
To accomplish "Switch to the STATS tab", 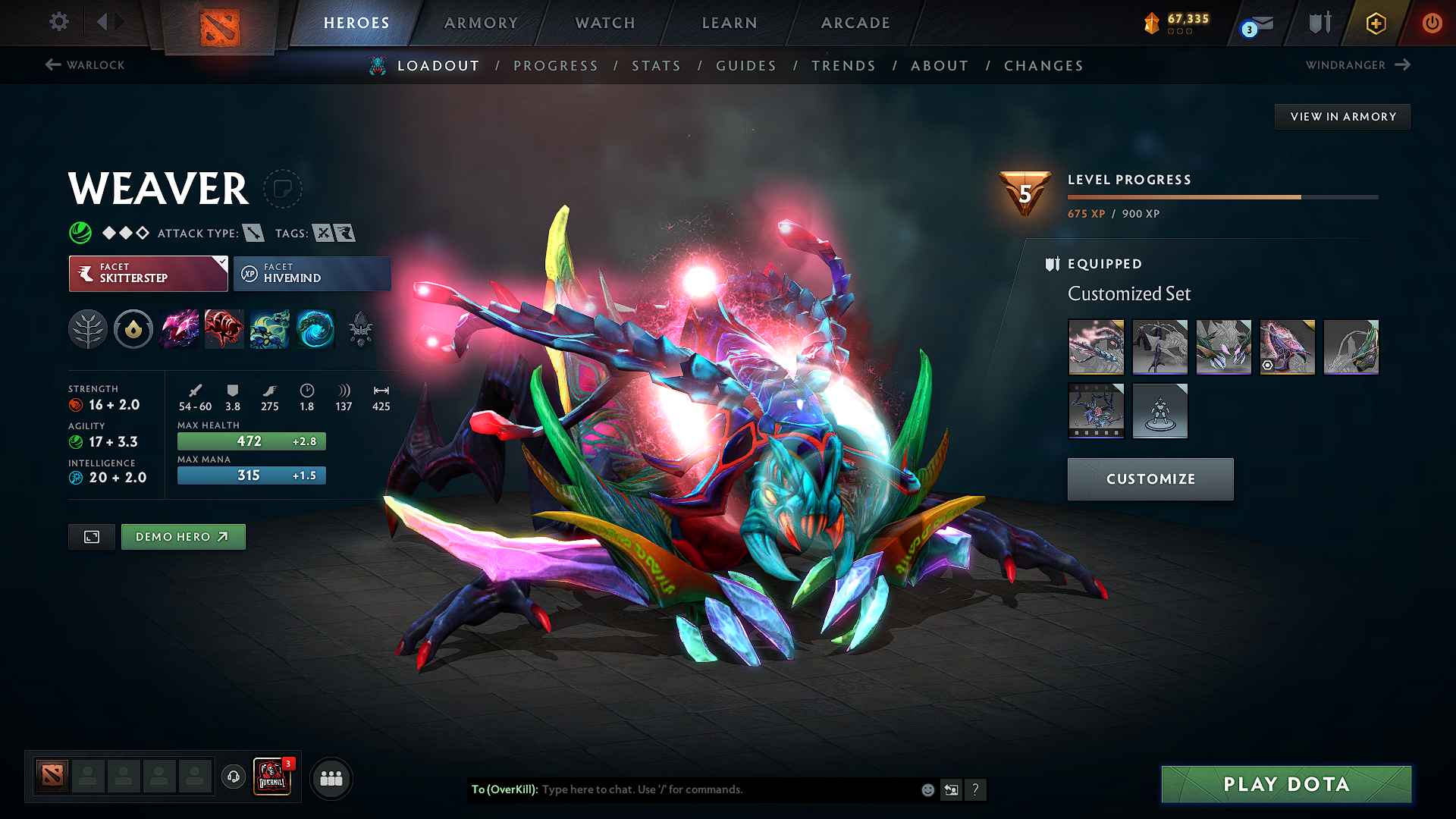I will click(x=657, y=66).
